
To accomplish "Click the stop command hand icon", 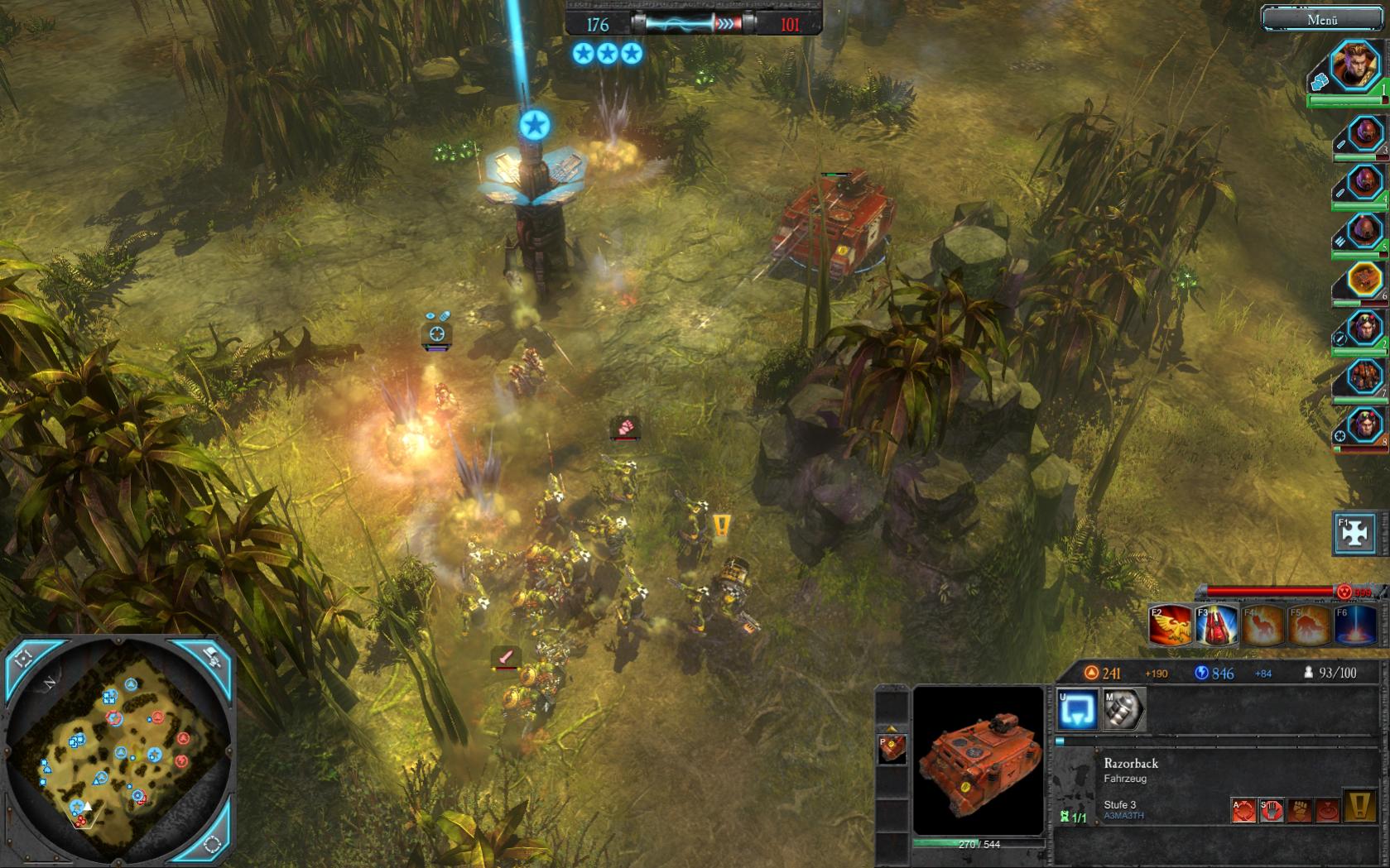I will coord(1272,810).
